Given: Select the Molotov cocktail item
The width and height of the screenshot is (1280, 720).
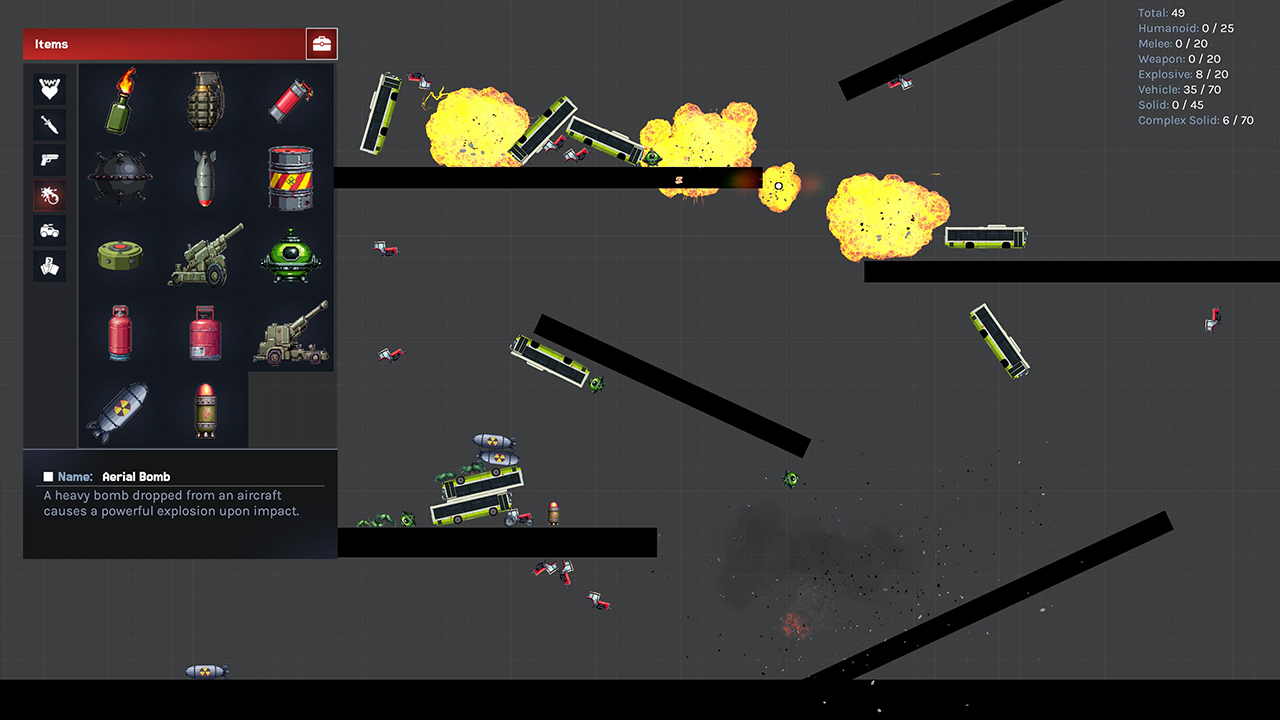Looking at the screenshot, I should [x=119, y=100].
